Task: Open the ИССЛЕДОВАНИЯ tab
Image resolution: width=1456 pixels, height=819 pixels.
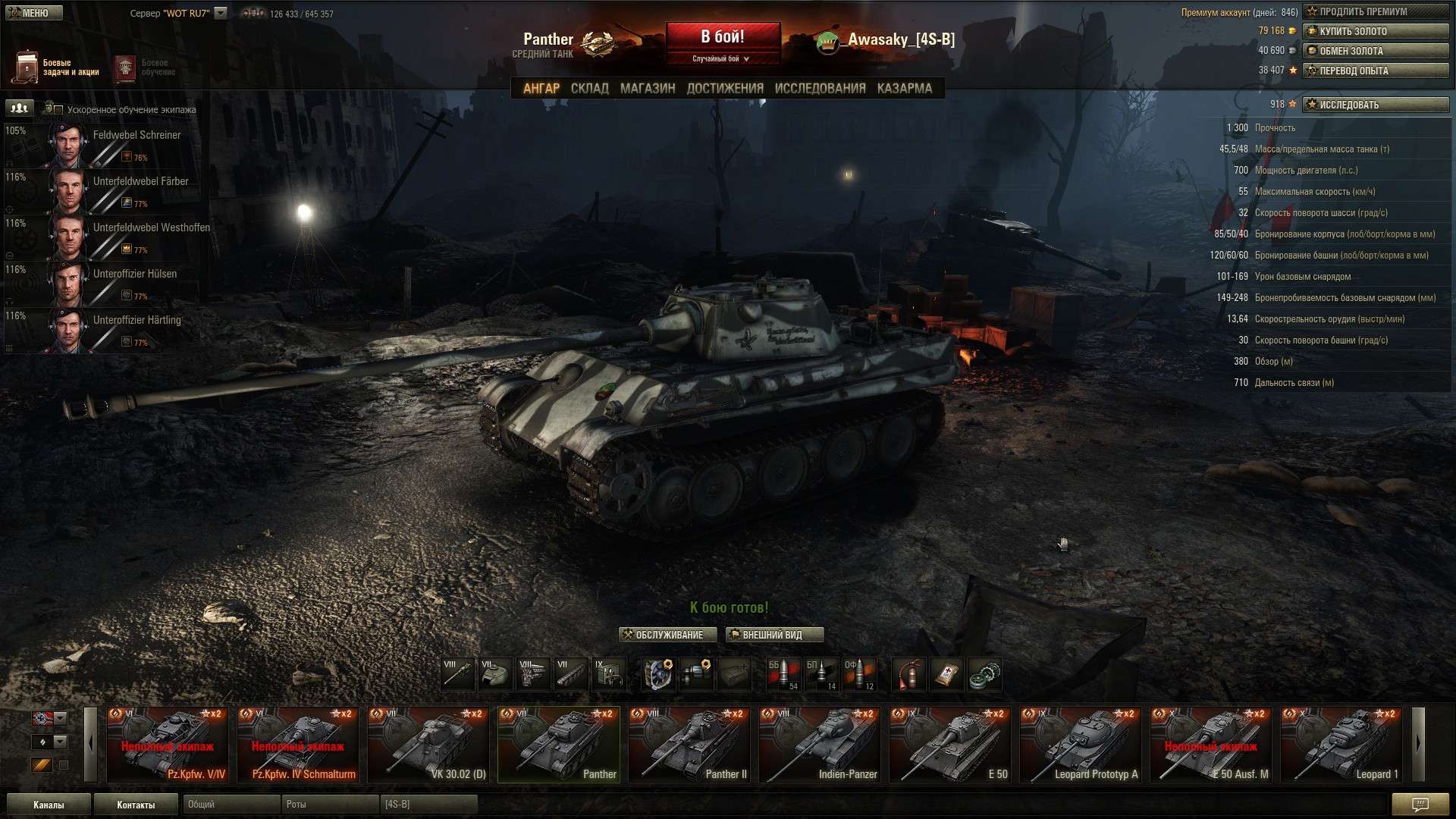Action: (820, 88)
